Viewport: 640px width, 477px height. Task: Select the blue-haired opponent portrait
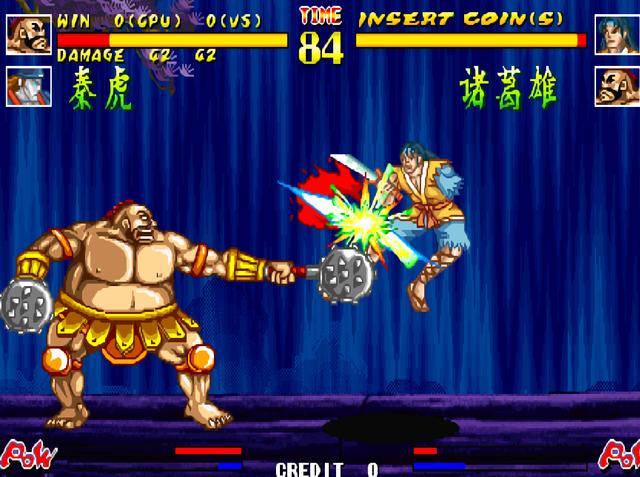pyautogui.click(x=616, y=34)
